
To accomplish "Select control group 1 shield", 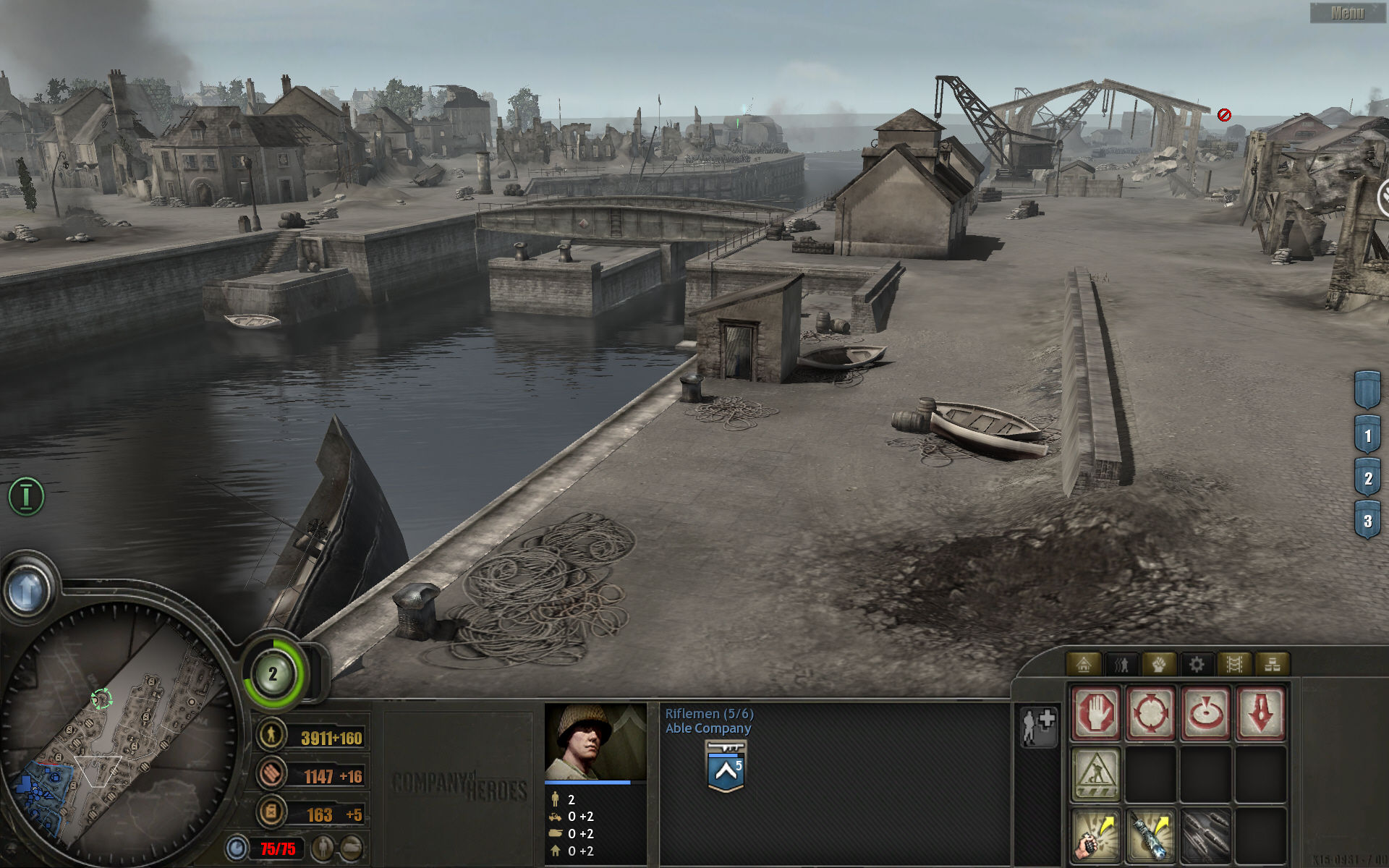I will click(1367, 435).
